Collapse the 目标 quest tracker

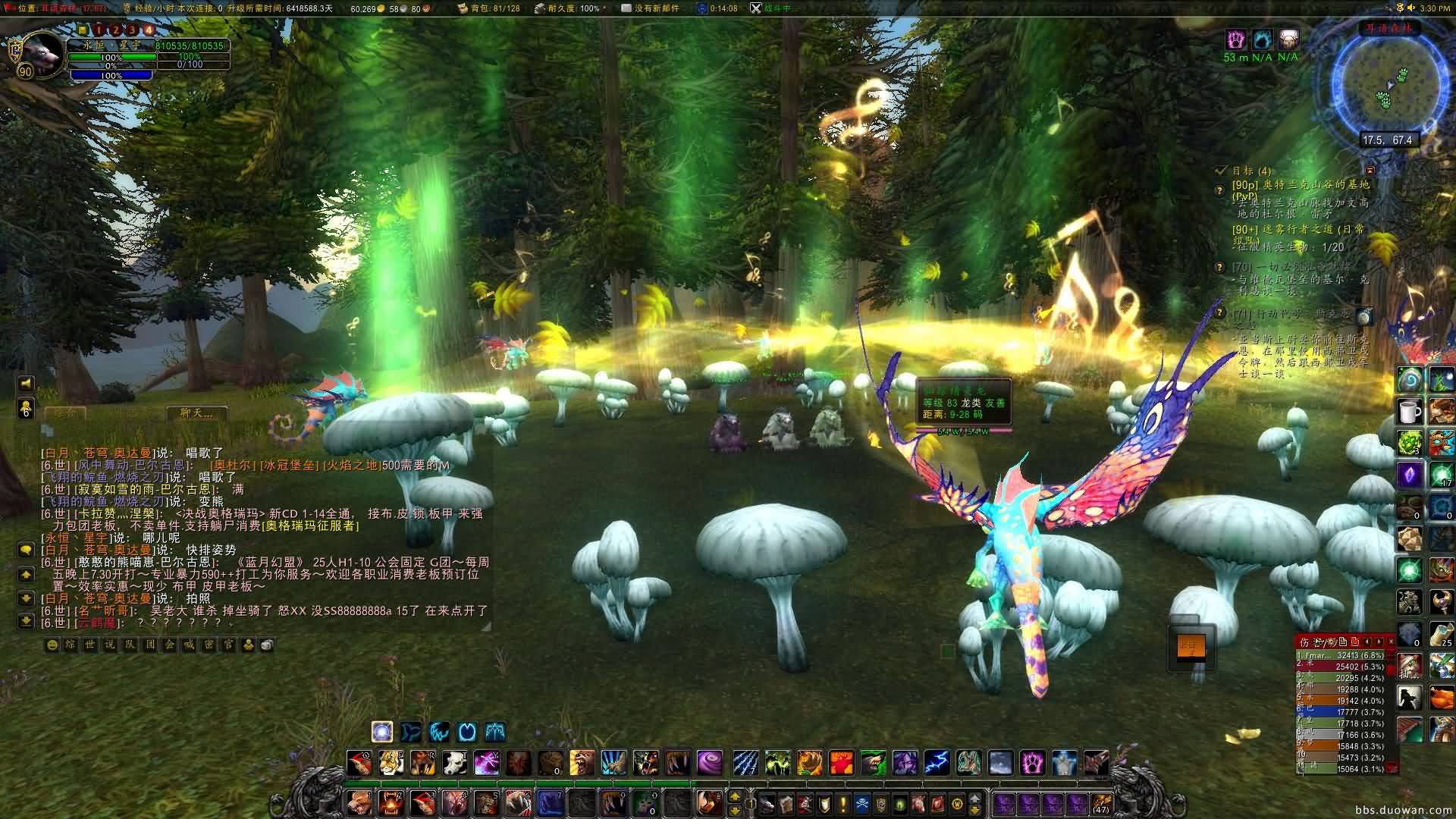1370,171
